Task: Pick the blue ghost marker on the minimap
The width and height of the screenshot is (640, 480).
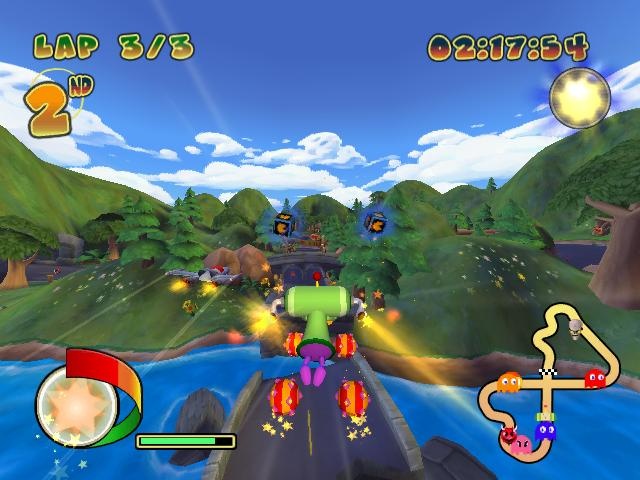Action: (x=544, y=430)
